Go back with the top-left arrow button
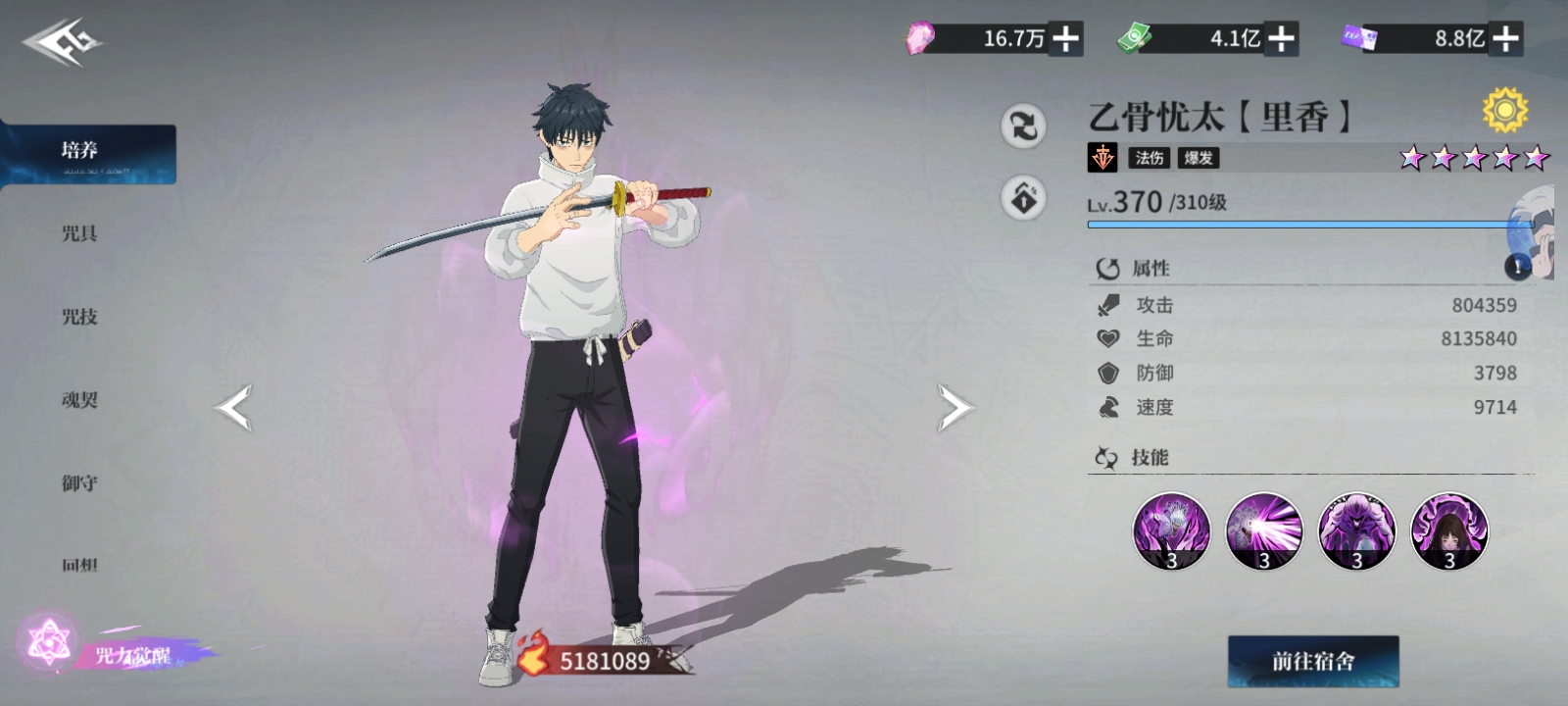This screenshot has width=1568, height=706. (62, 43)
